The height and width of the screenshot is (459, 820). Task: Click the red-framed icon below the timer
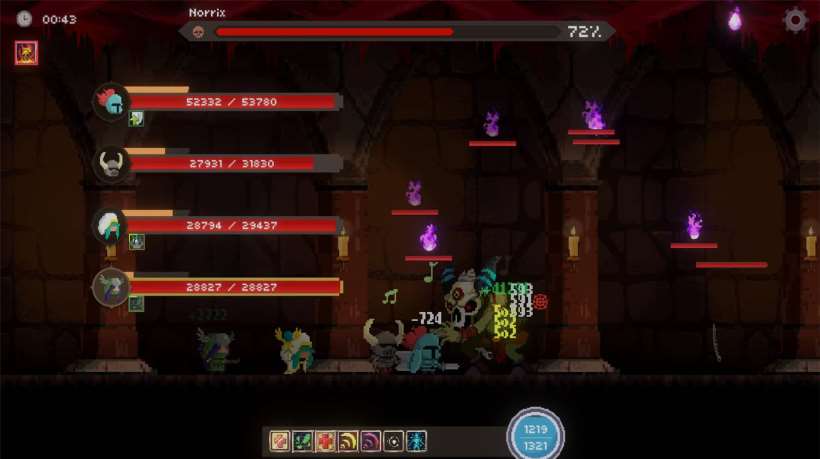pyautogui.click(x=25, y=52)
